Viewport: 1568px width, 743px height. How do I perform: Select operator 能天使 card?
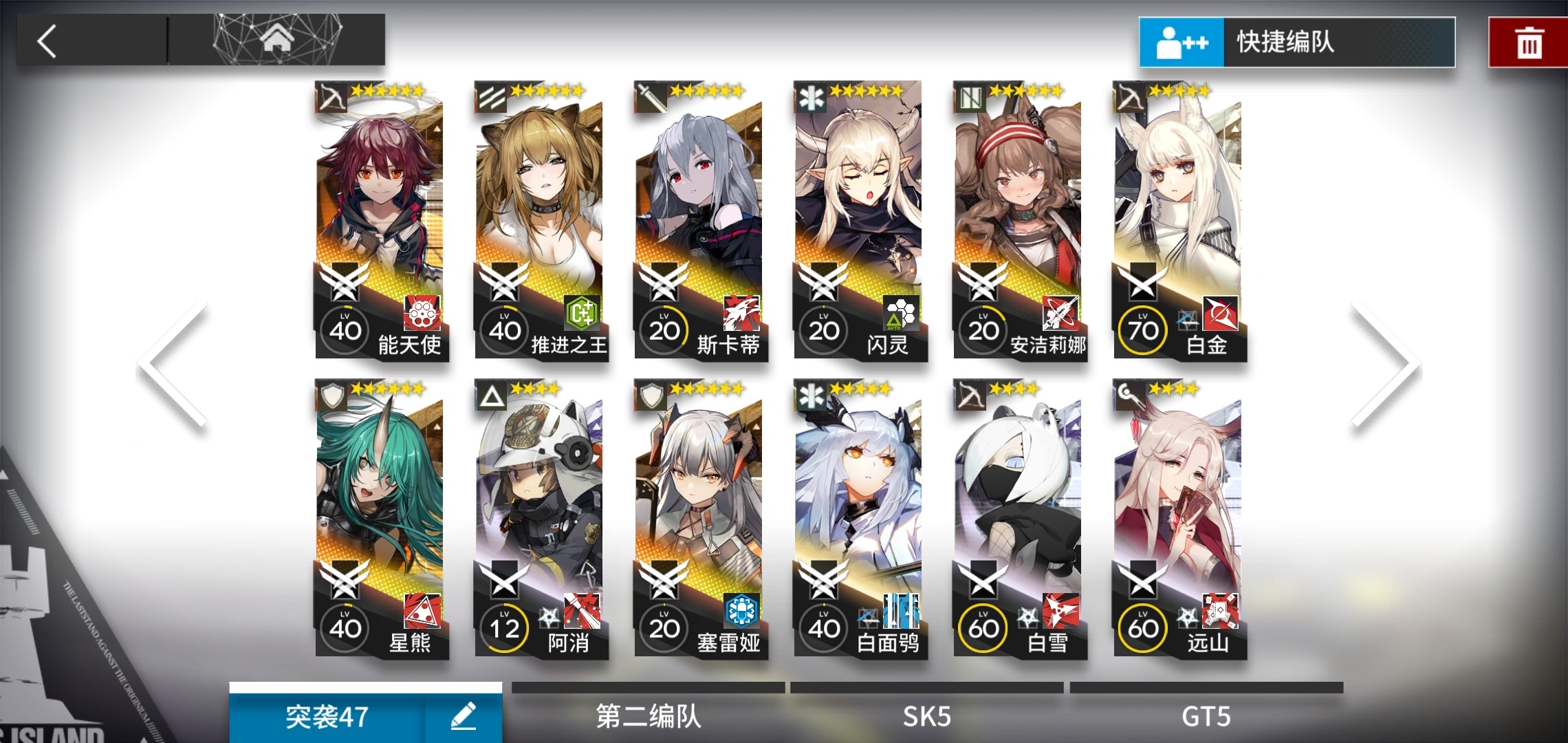382,220
